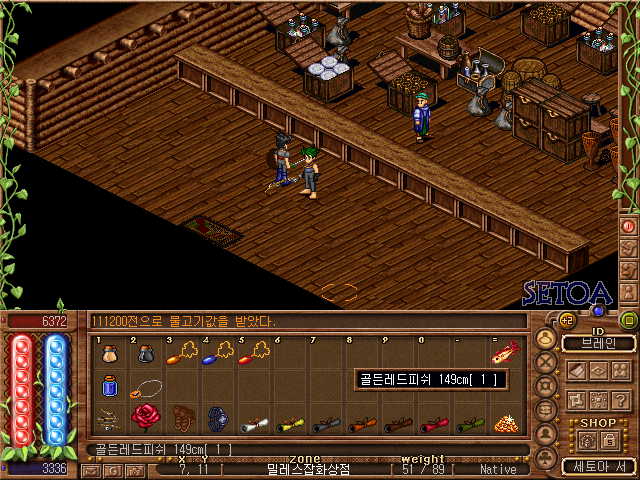Screen dimensions: 640x480
Task: Select the golden red fish item
Action: 506,352
